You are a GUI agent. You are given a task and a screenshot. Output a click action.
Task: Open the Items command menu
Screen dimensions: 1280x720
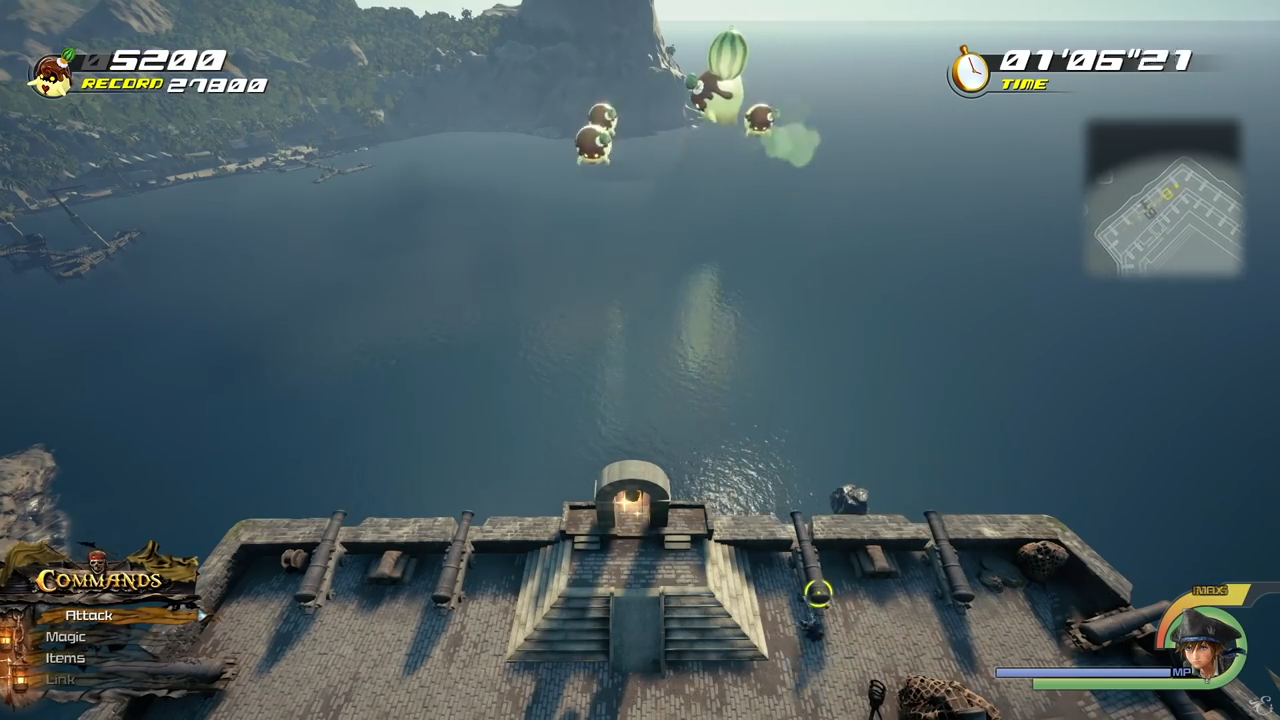tap(65, 658)
